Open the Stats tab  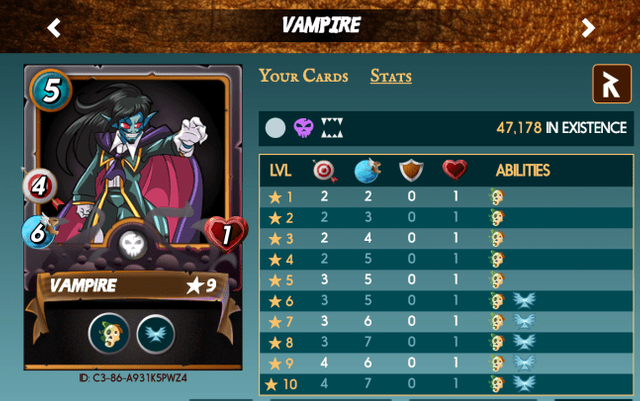click(x=391, y=76)
